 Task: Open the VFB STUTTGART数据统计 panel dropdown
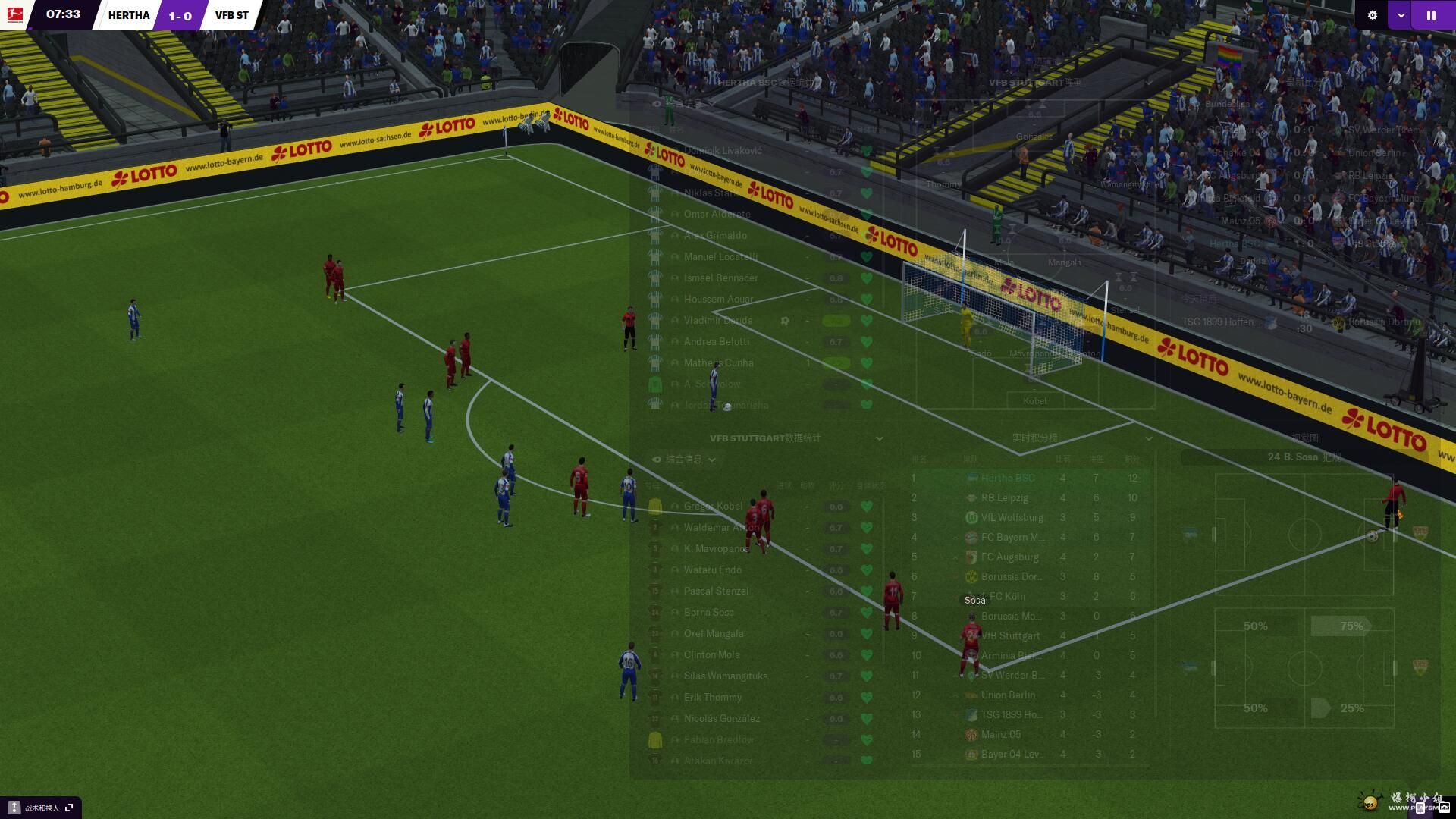point(879,438)
